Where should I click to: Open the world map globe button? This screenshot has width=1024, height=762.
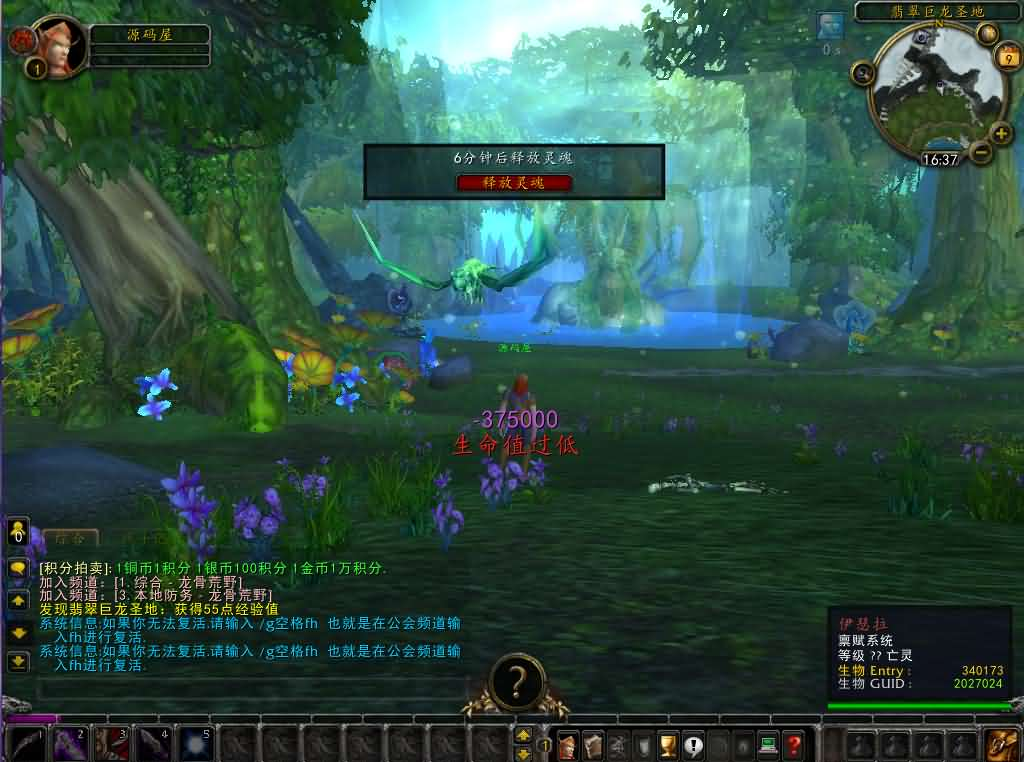987,33
